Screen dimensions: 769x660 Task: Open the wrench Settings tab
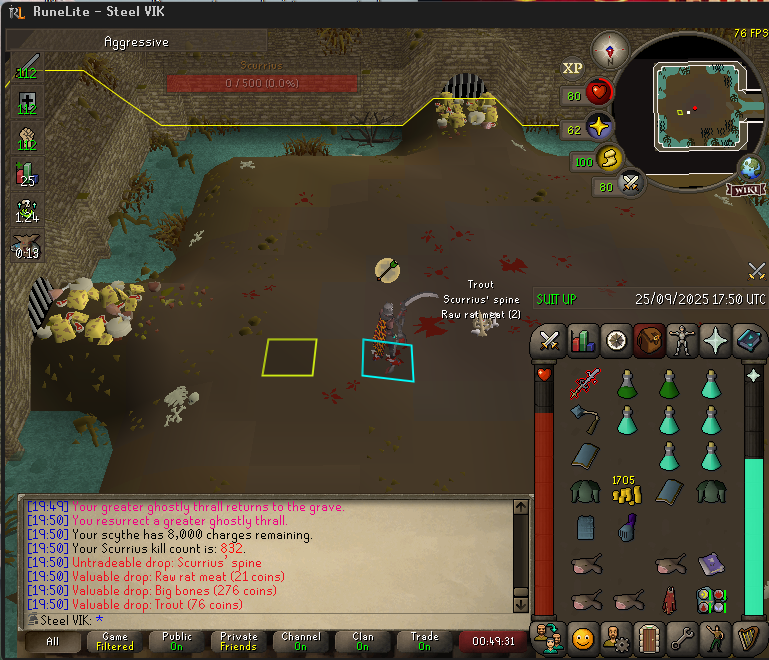(x=684, y=636)
